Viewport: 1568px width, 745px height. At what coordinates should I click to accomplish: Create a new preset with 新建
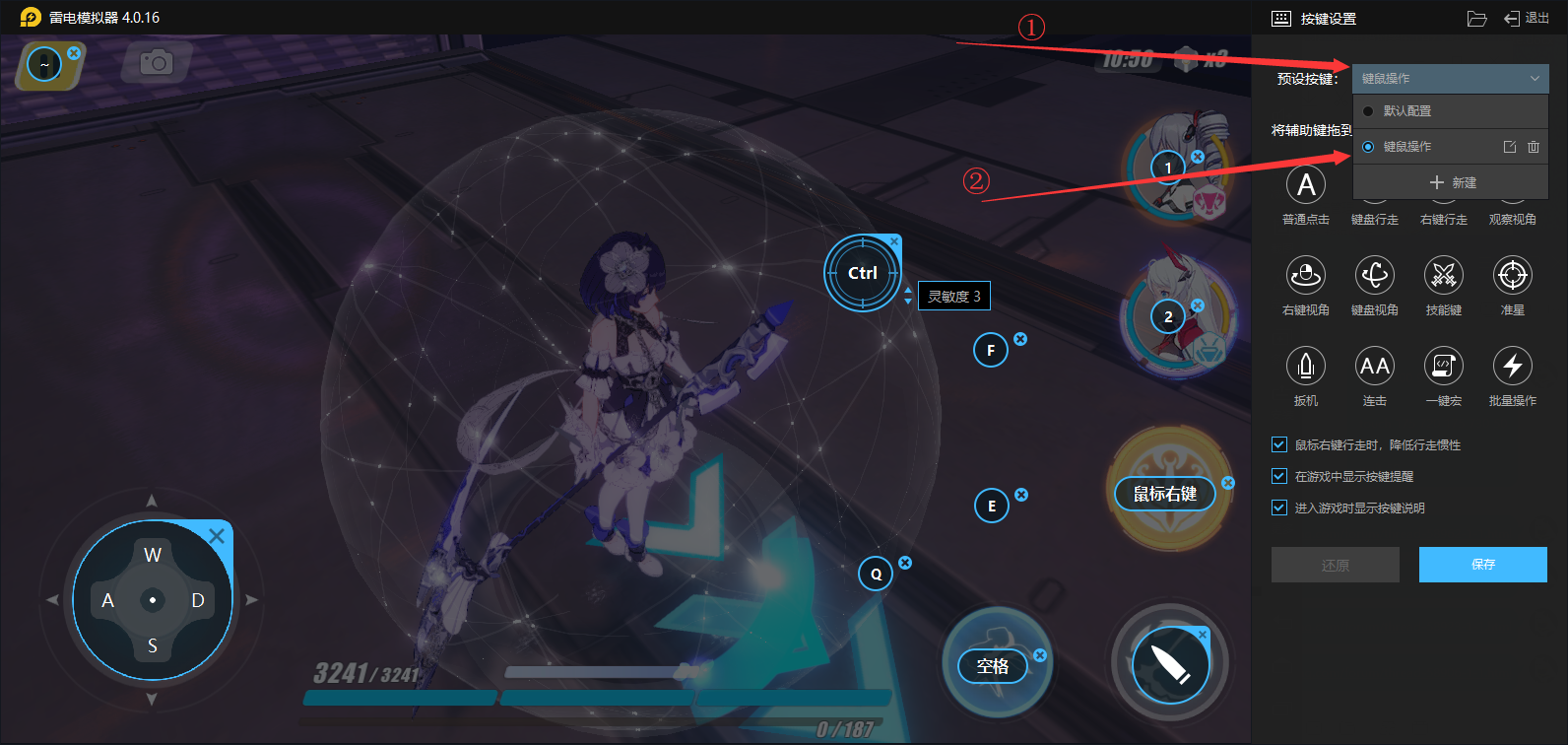(1452, 182)
